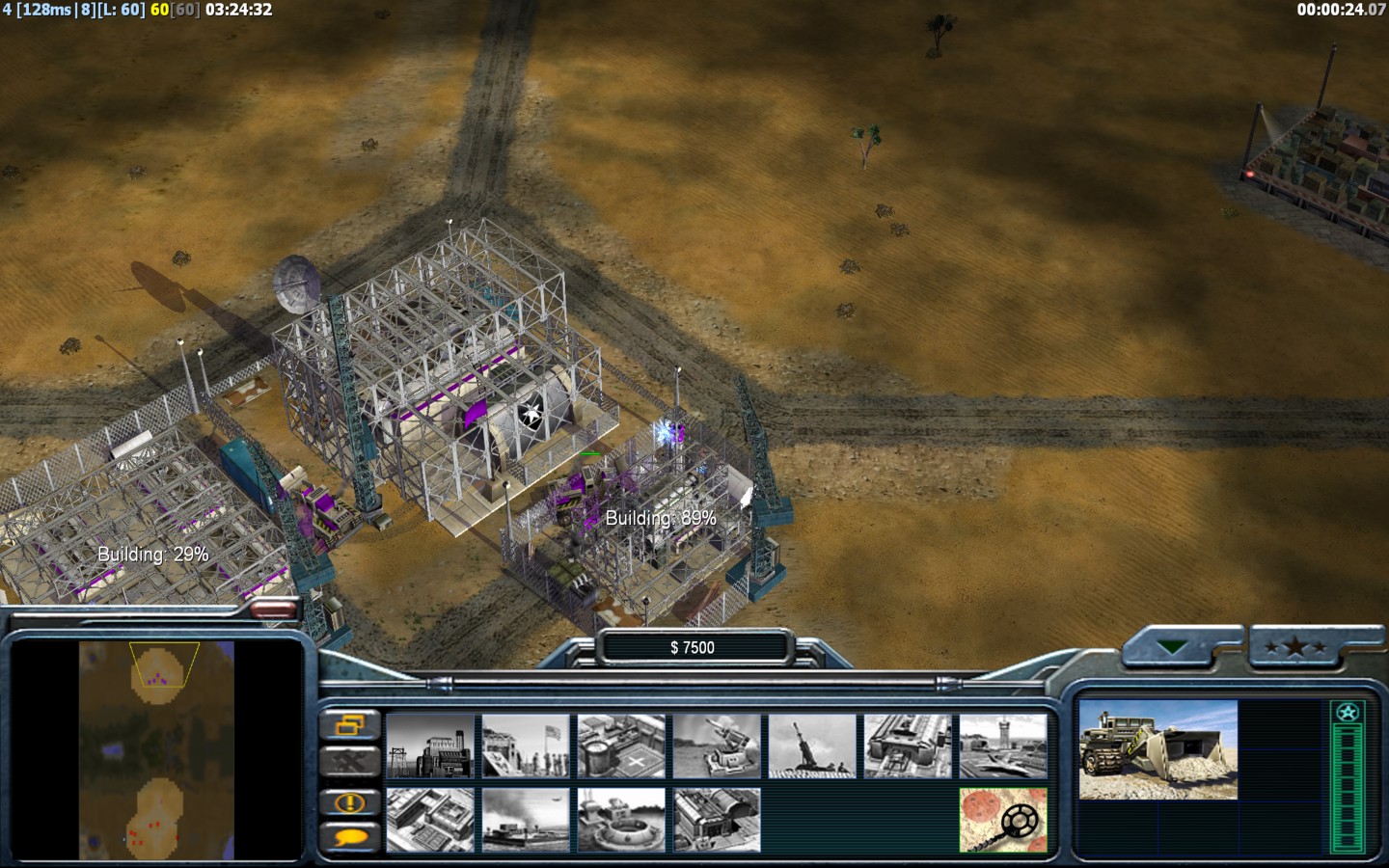1389x868 pixels.
Task: Collapse the control bar with green arrow
Action: [x=1172, y=648]
